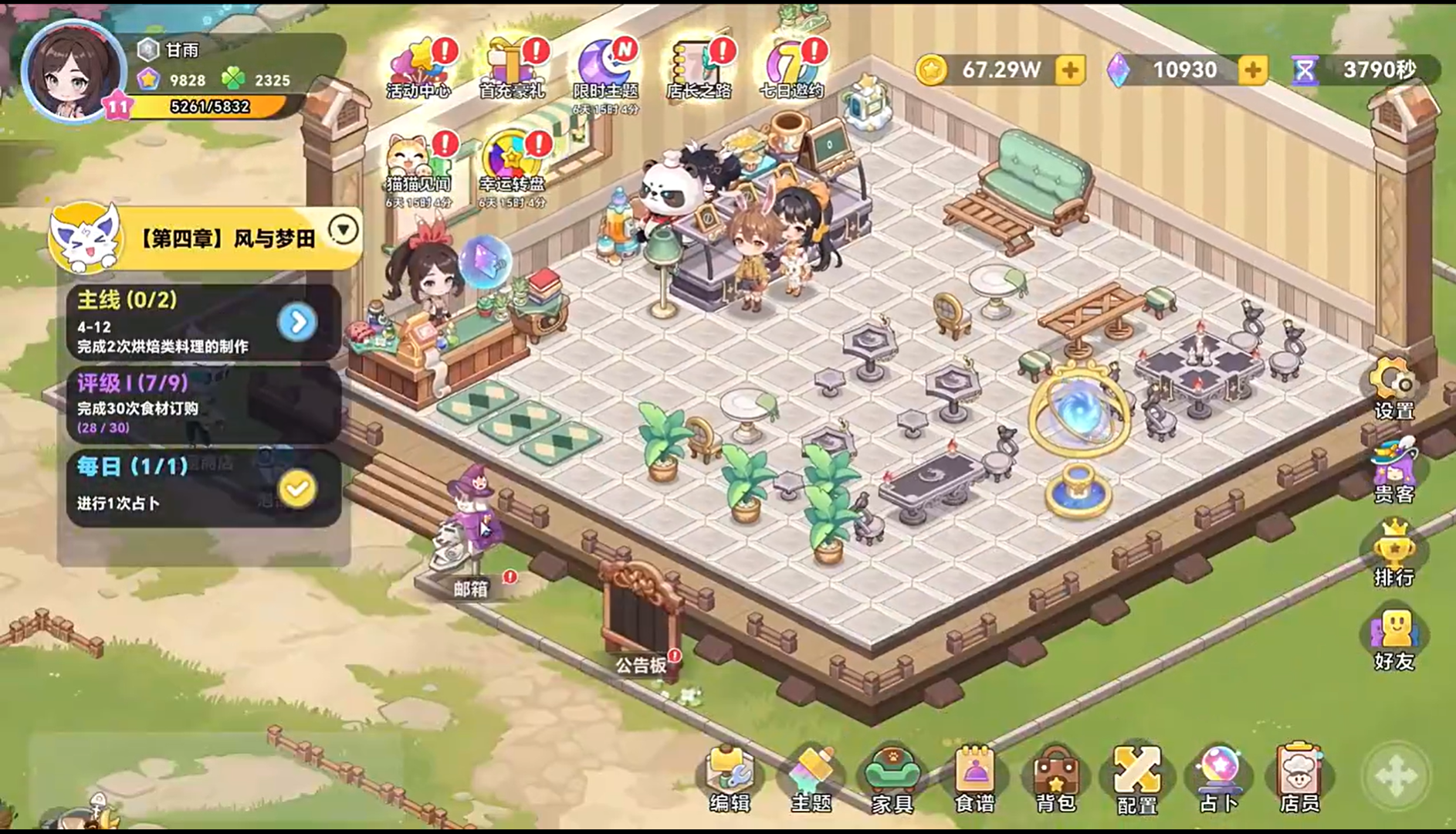The image size is (1456, 834).
Task: Open the 限时主题 limited theme event
Action: pyautogui.click(x=605, y=68)
